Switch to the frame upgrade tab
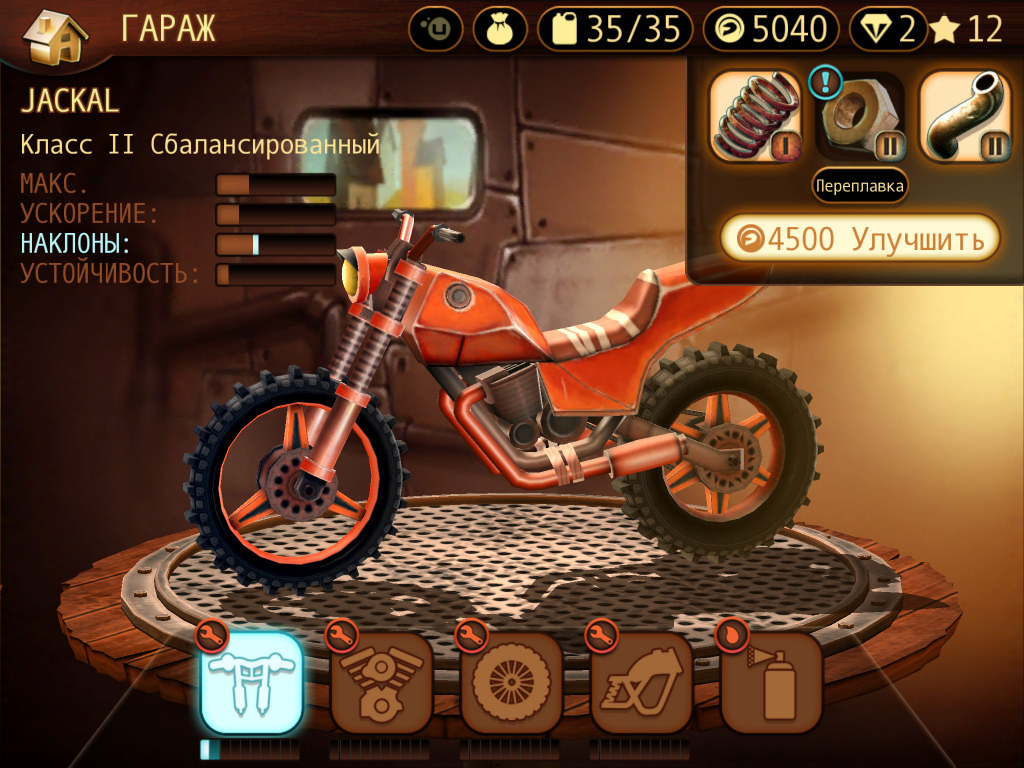Screen dimensions: 1024x768 (x=641, y=683)
